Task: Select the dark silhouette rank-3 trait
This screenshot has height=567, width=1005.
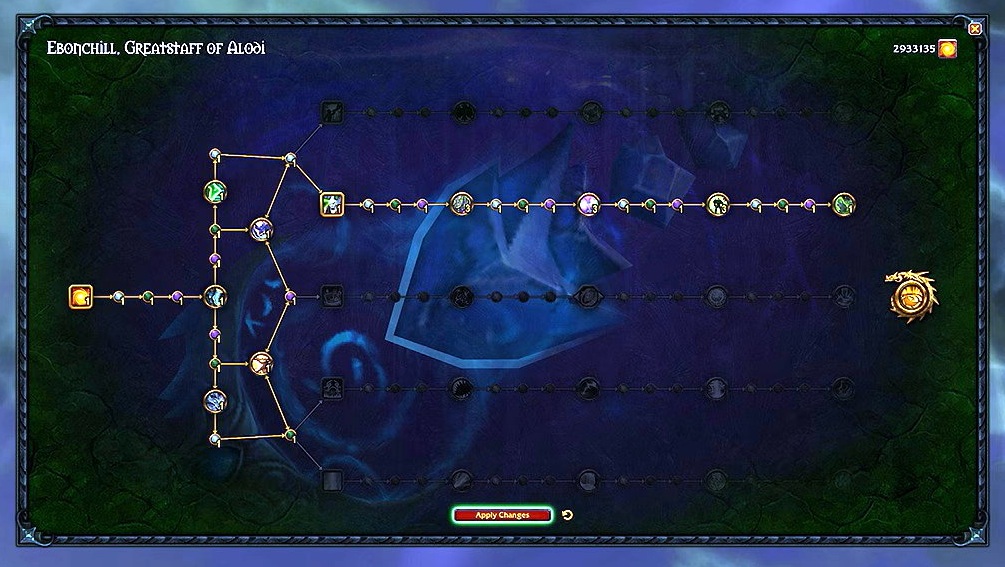Action: pyautogui.click(x=717, y=204)
